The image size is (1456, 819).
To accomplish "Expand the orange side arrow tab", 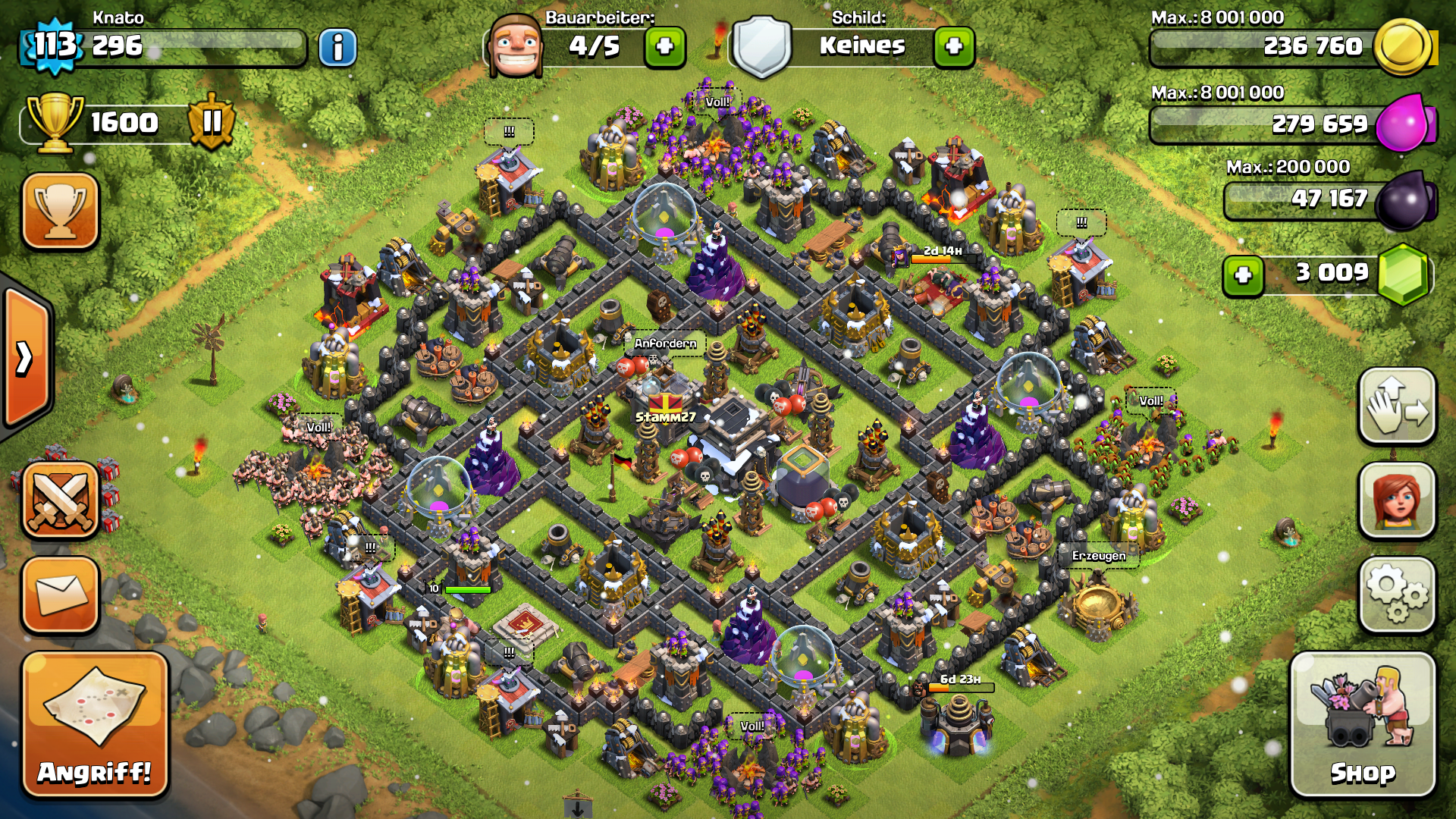I will (x=27, y=358).
